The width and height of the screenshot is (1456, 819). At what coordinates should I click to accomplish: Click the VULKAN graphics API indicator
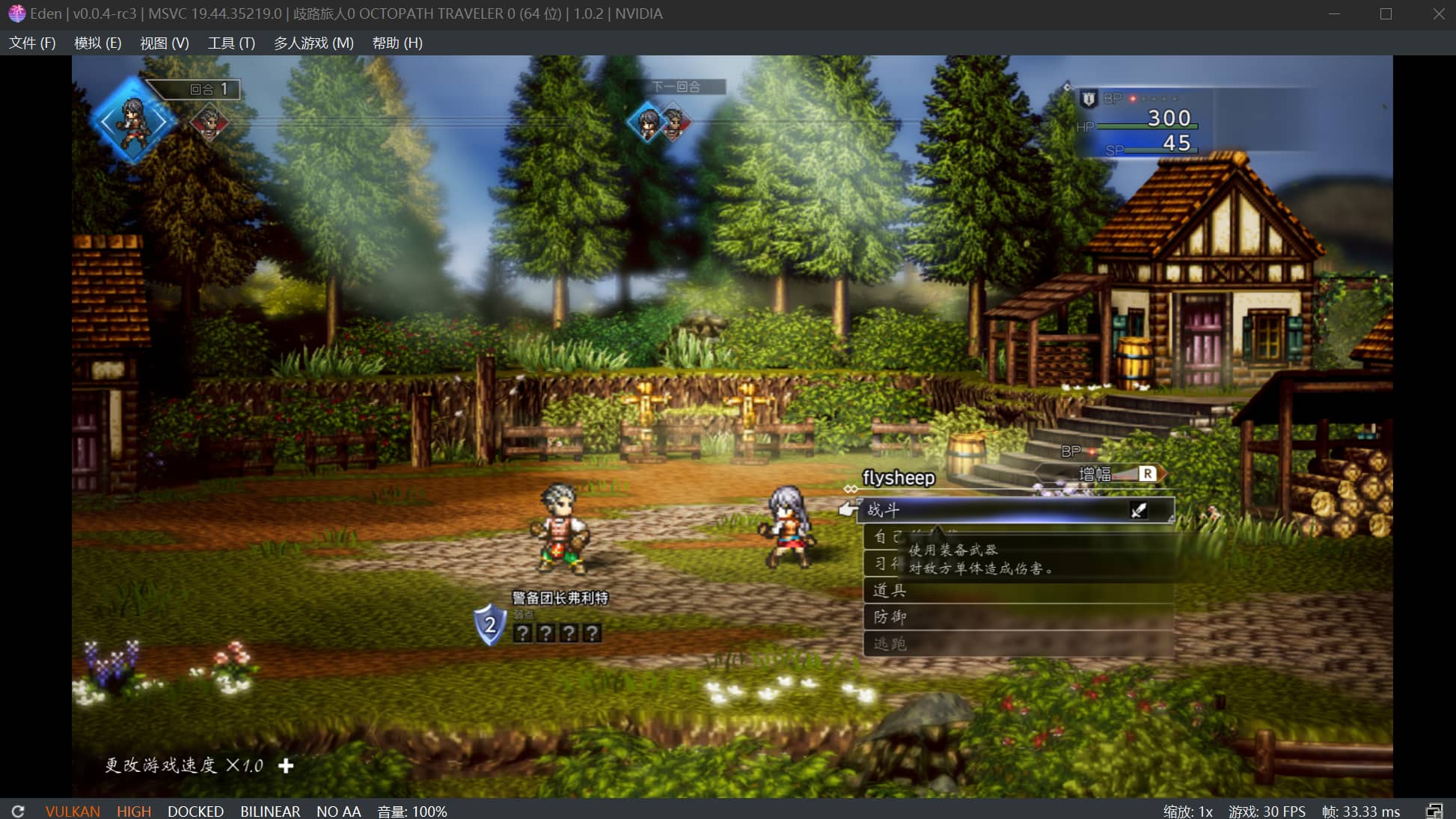point(73,811)
